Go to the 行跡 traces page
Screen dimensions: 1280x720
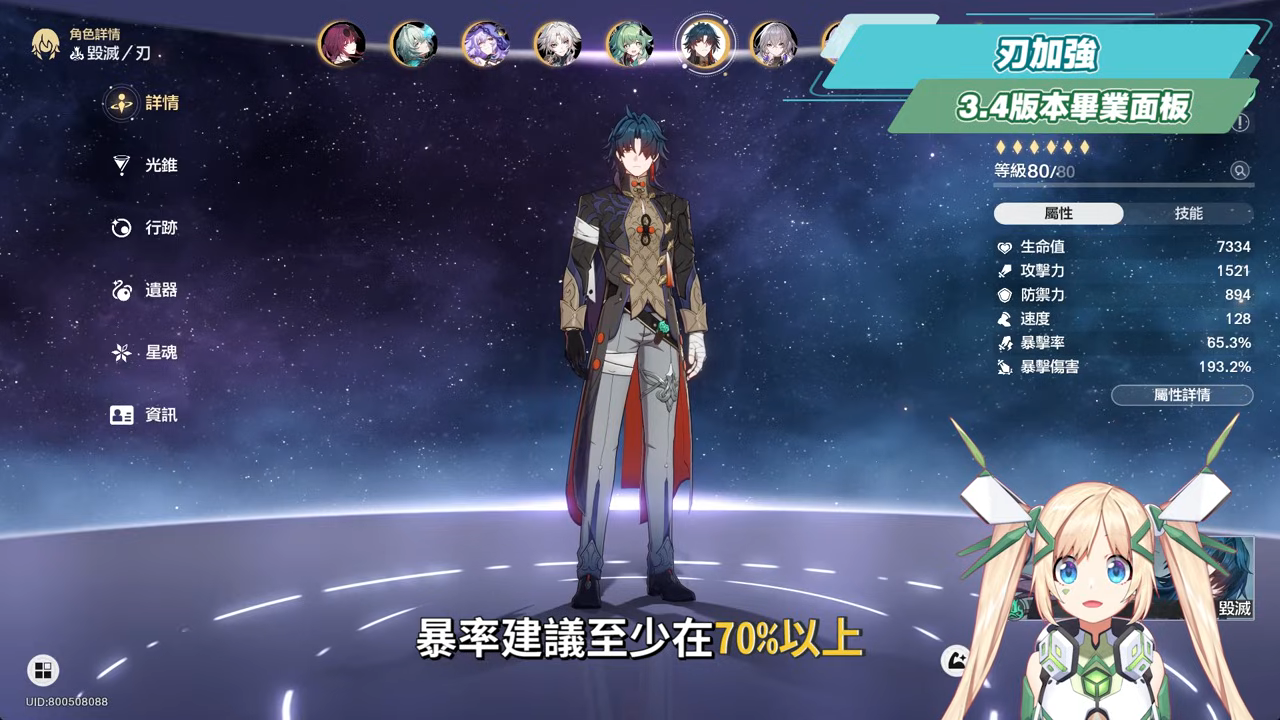tap(146, 228)
